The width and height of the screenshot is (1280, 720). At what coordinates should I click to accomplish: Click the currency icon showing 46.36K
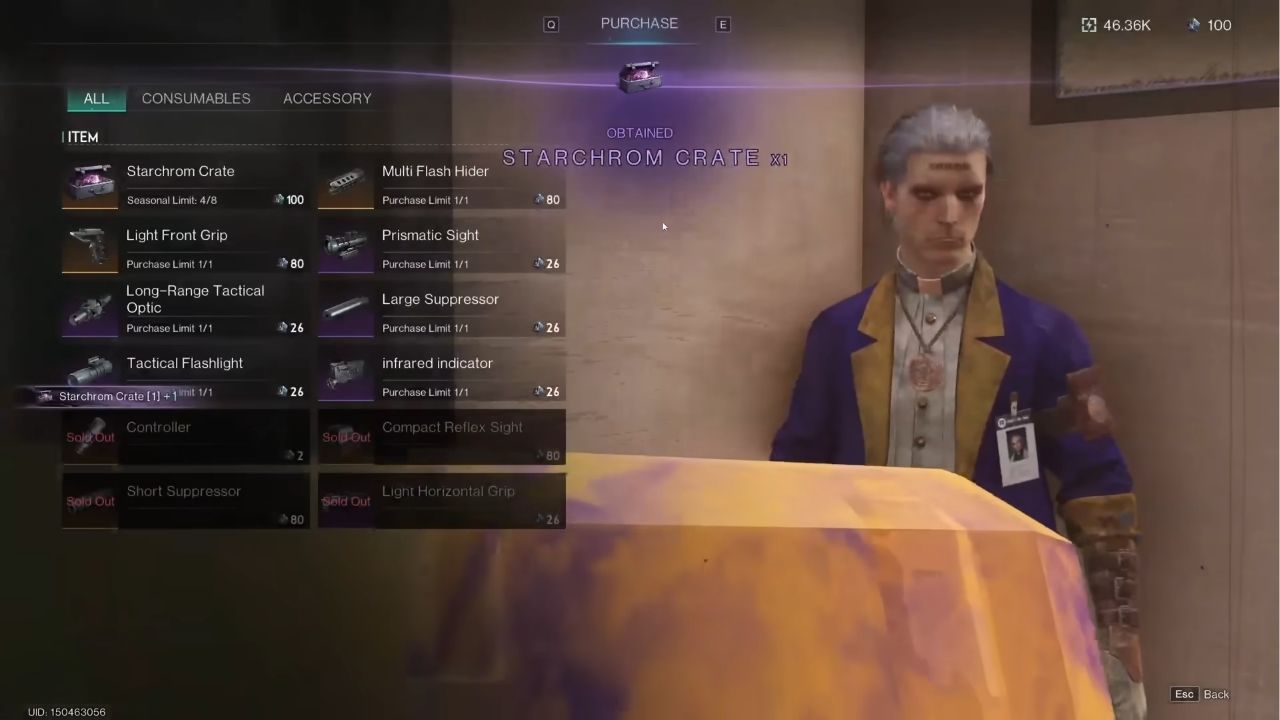coord(1089,25)
